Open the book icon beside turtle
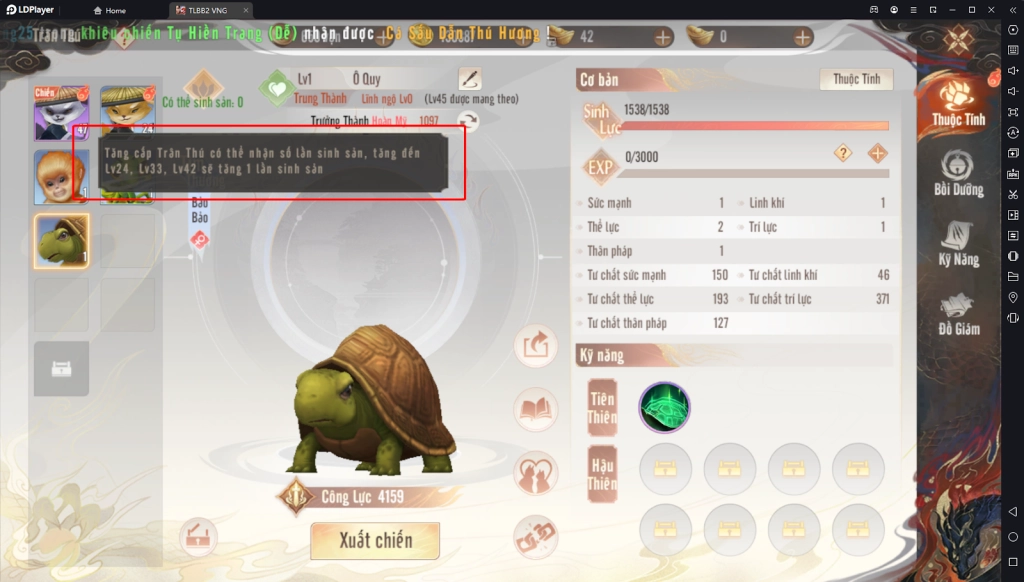The width and height of the screenshot is (1024, 582). 536,409
